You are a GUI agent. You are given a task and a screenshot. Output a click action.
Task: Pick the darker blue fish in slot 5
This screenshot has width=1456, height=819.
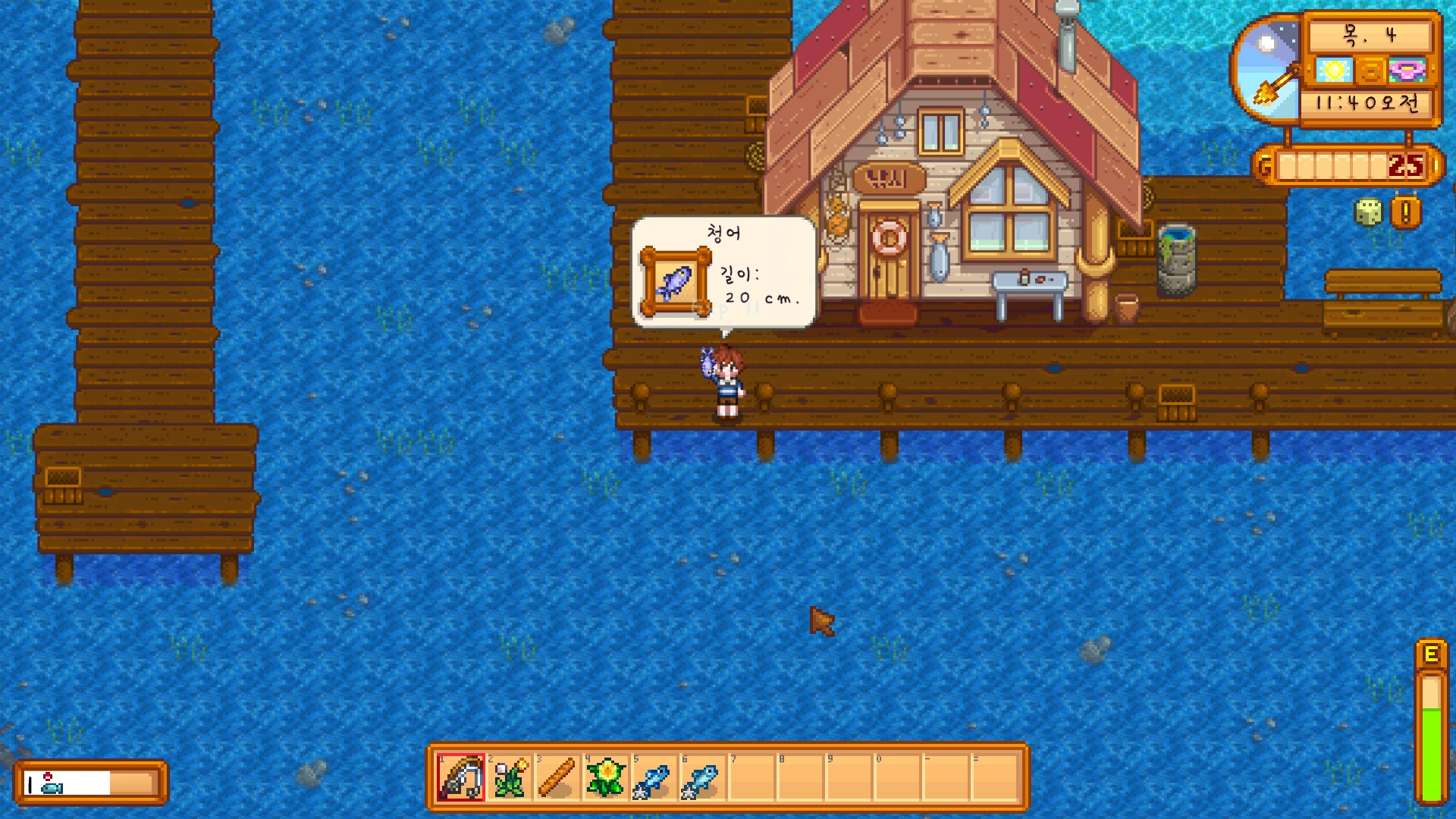tap(654, 778)
